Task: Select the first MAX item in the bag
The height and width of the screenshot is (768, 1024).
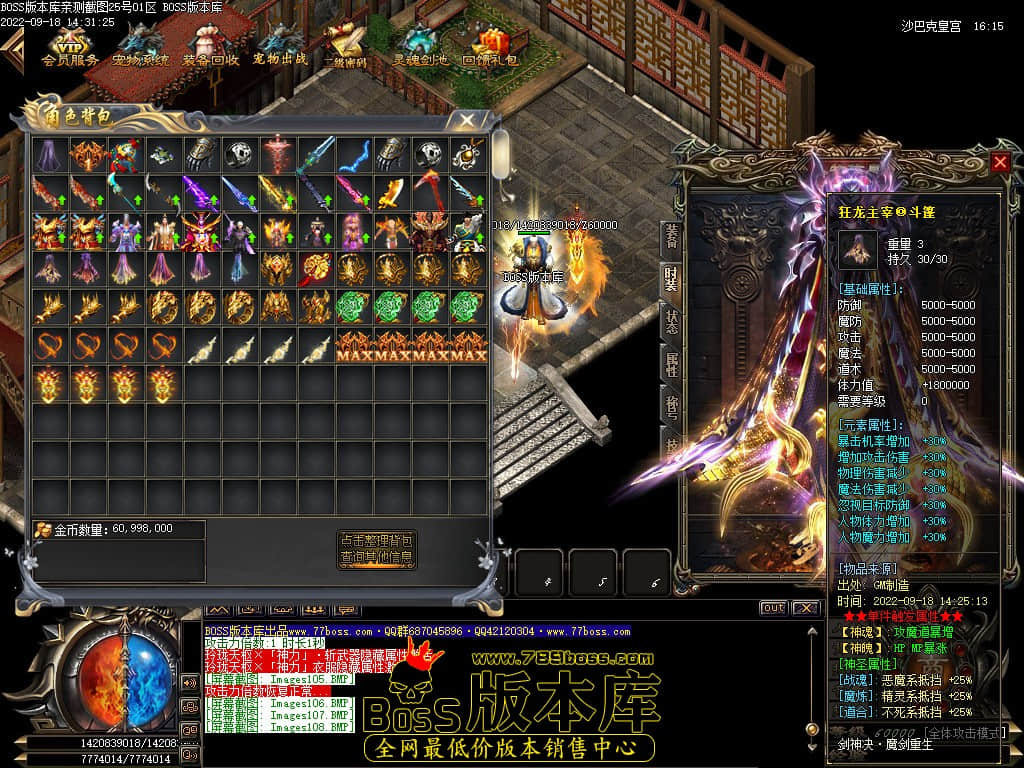Action: [354, 346]
